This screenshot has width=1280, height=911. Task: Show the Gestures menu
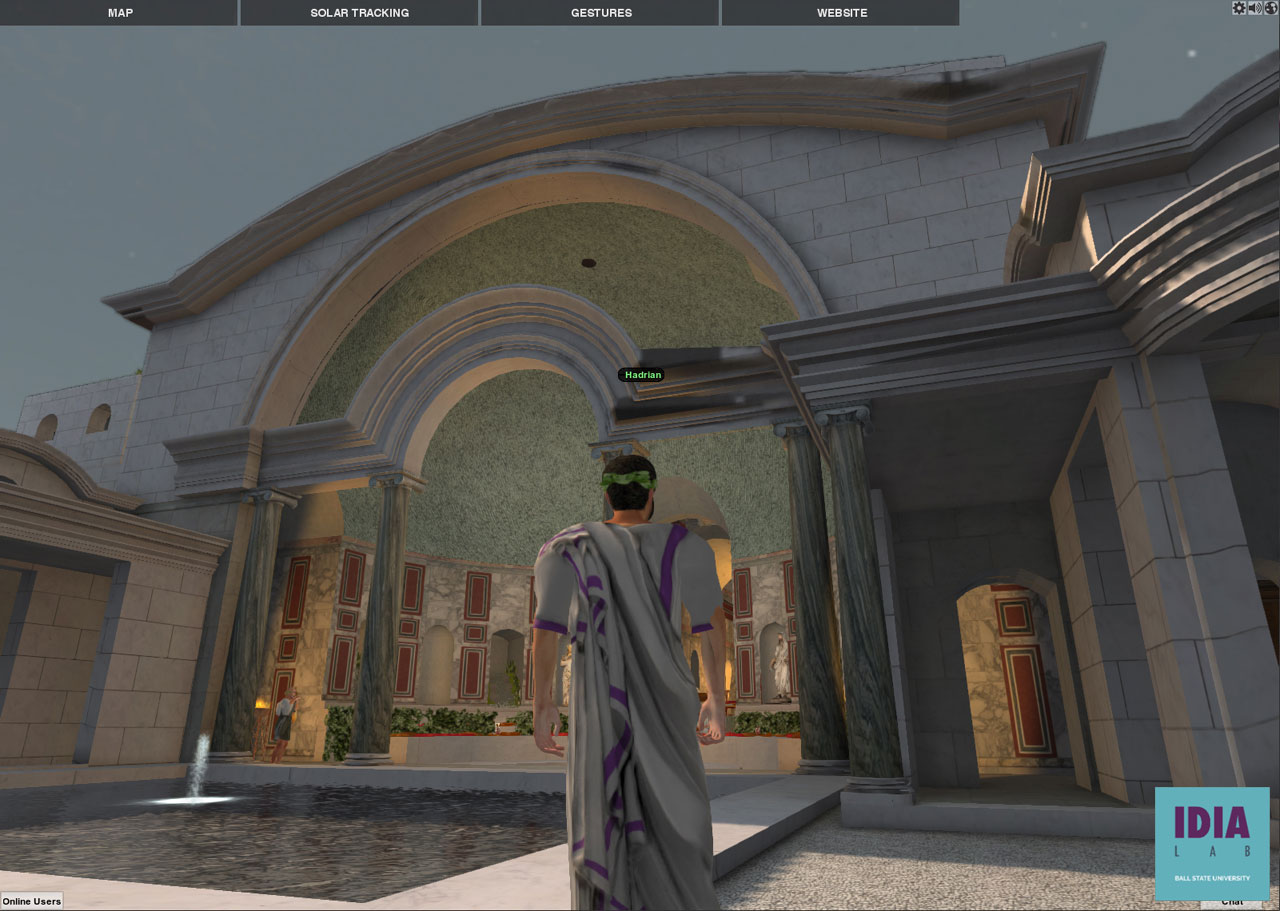601,13
